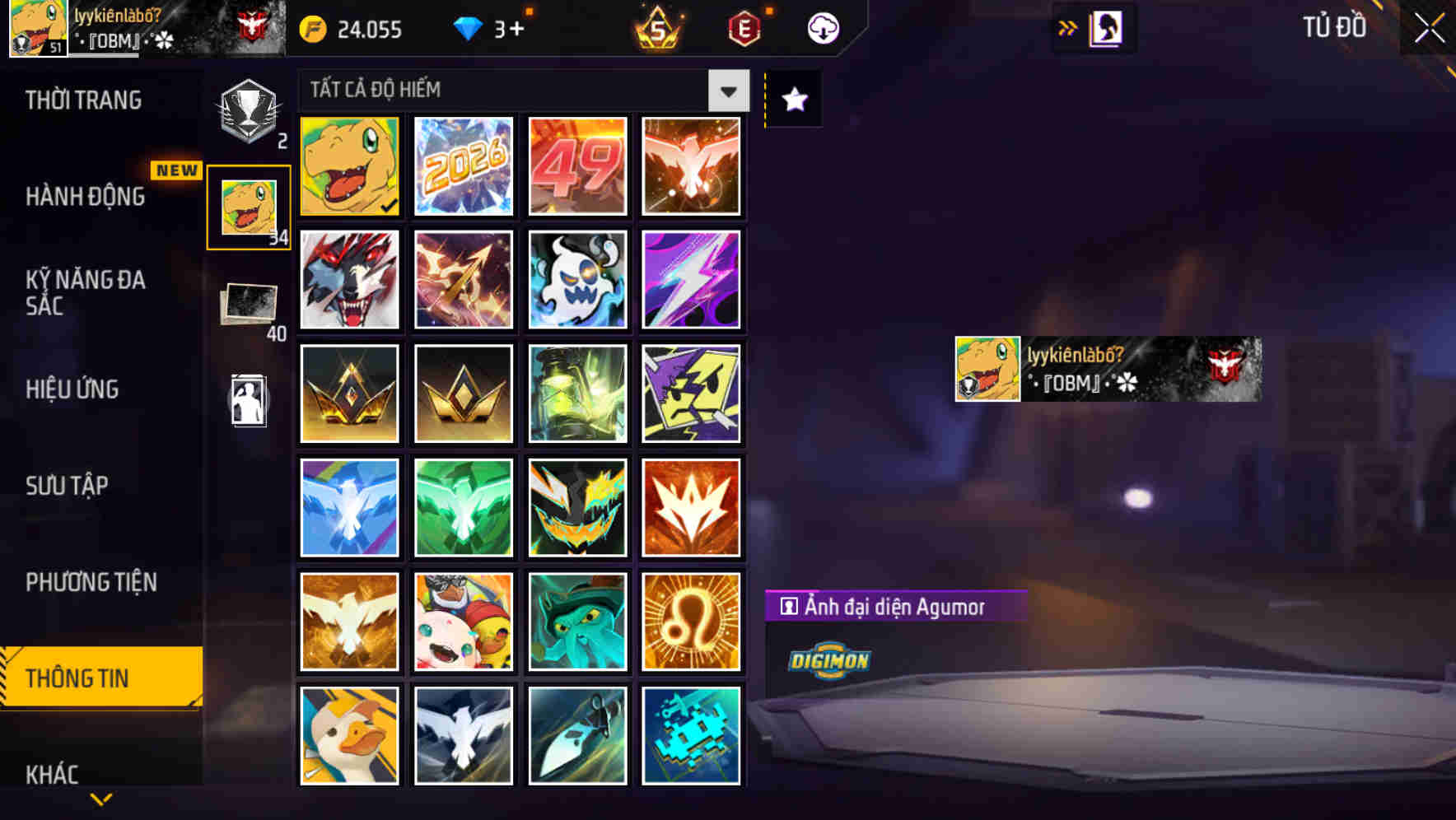Open the cloud download icon in top bar
The image size is (1456, 820).
coord(823,27)
